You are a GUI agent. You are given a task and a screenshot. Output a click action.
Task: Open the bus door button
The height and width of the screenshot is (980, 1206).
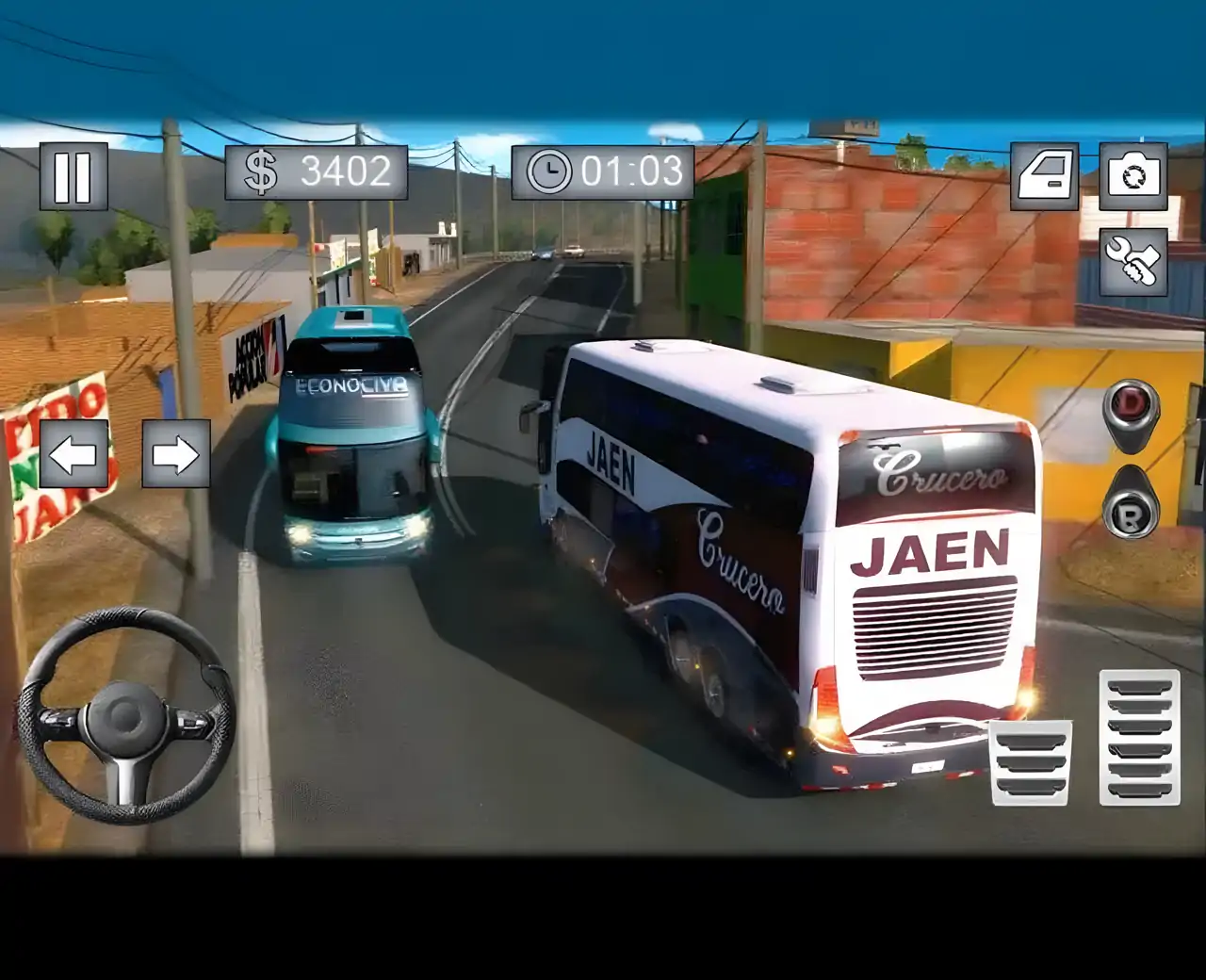(1044, 176)
